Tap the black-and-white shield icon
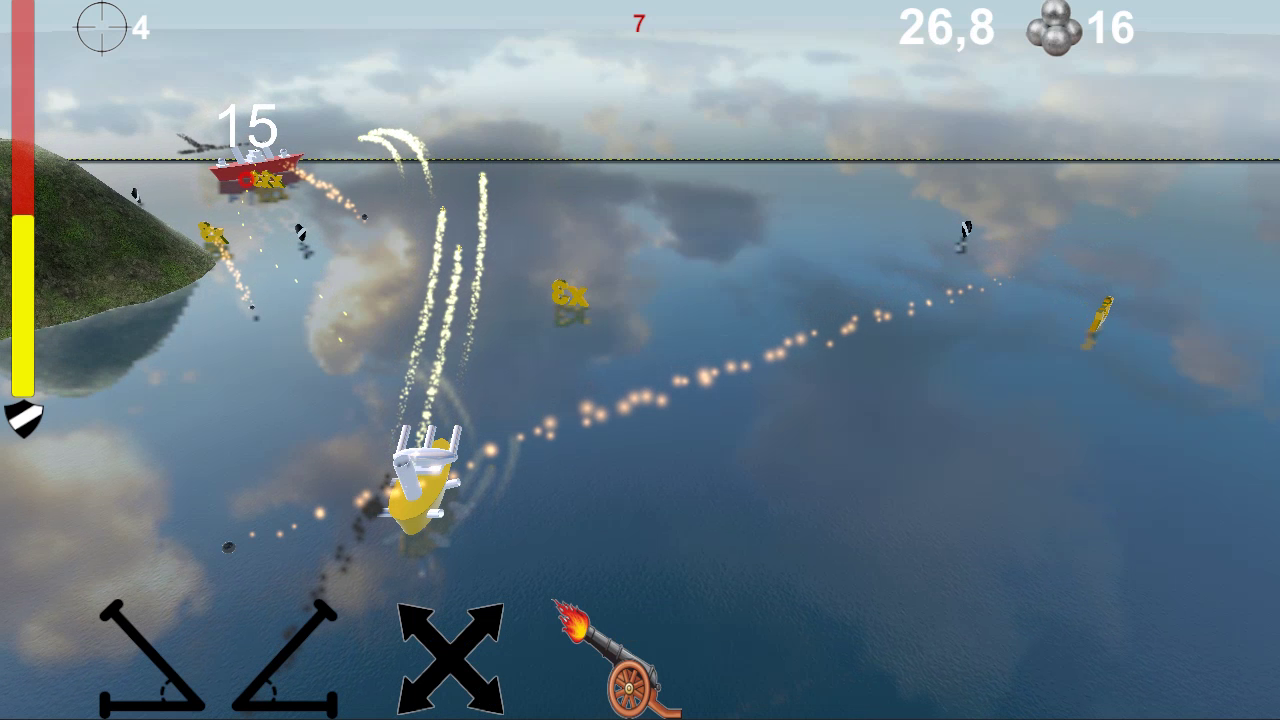1280x720 pixels. pos(24,419)
